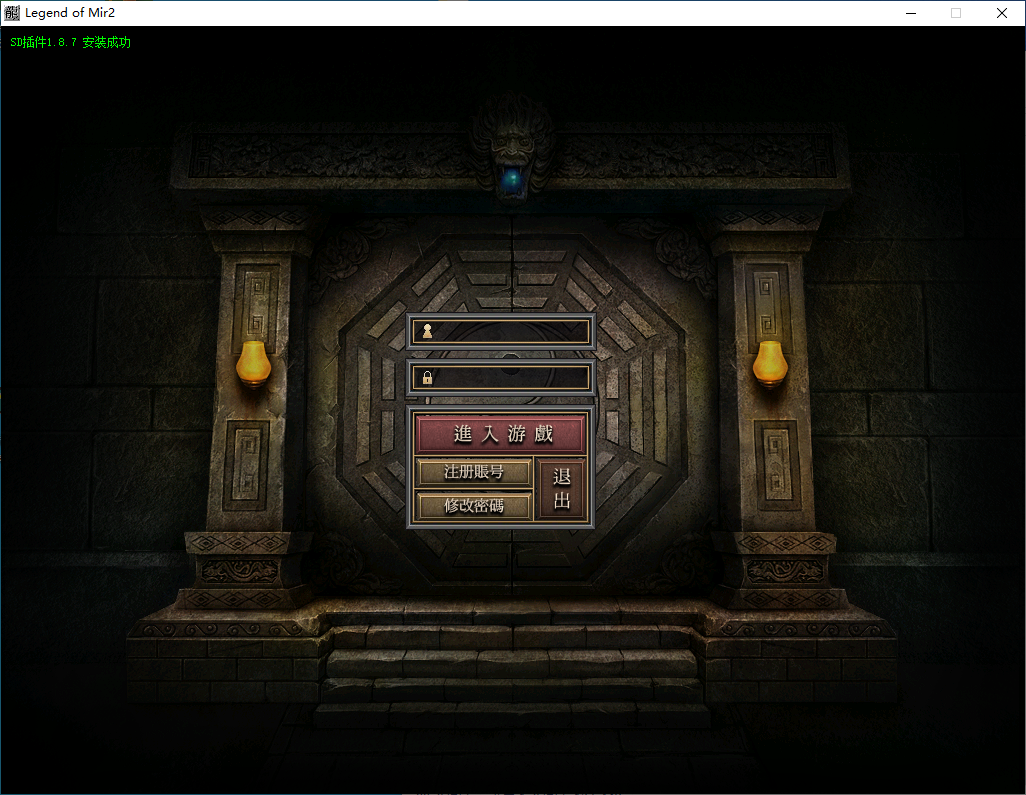Focus the password field with lock icon

point(510,377)
